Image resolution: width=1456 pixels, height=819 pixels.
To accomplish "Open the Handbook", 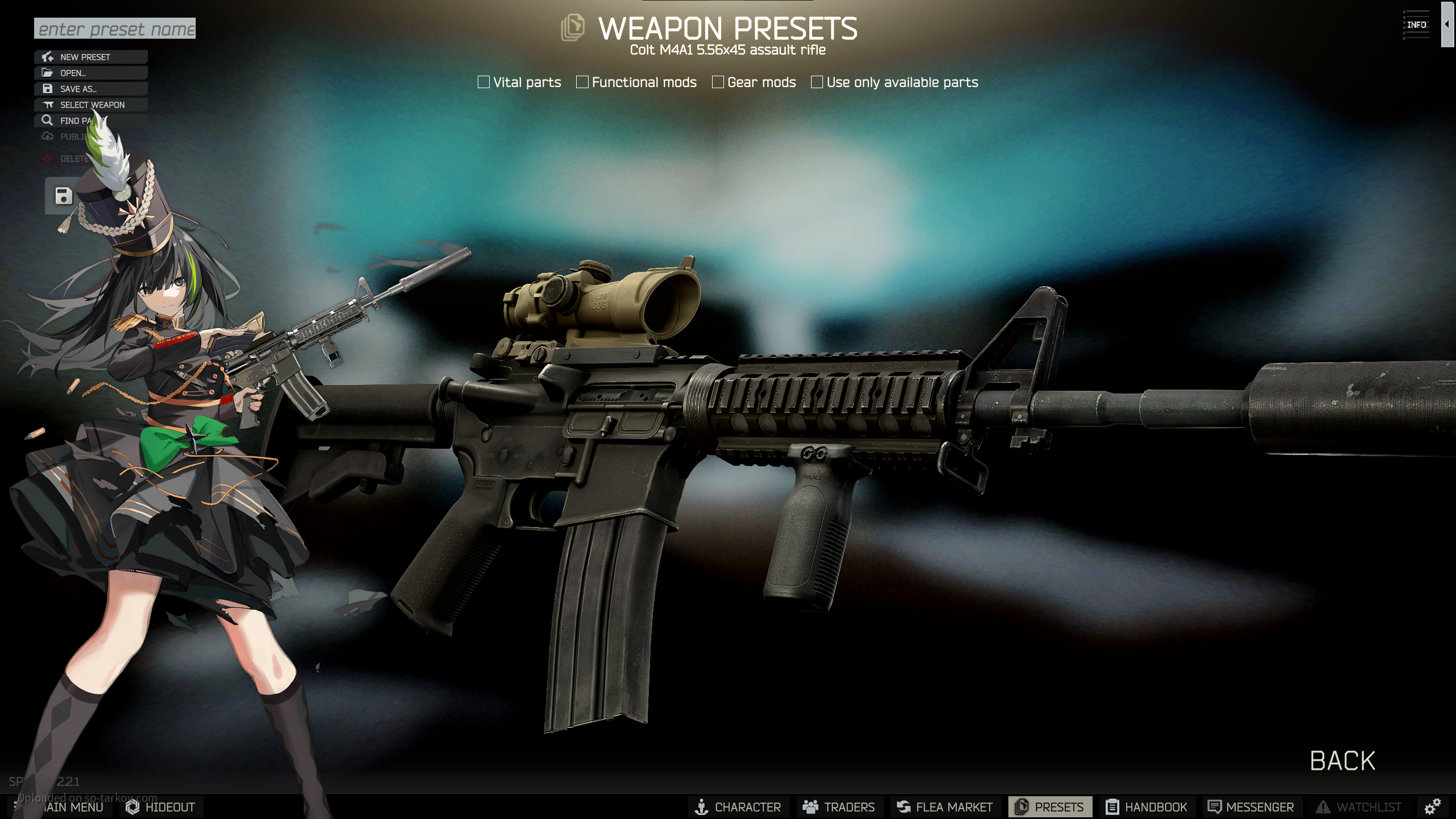I will [1147, 807].
